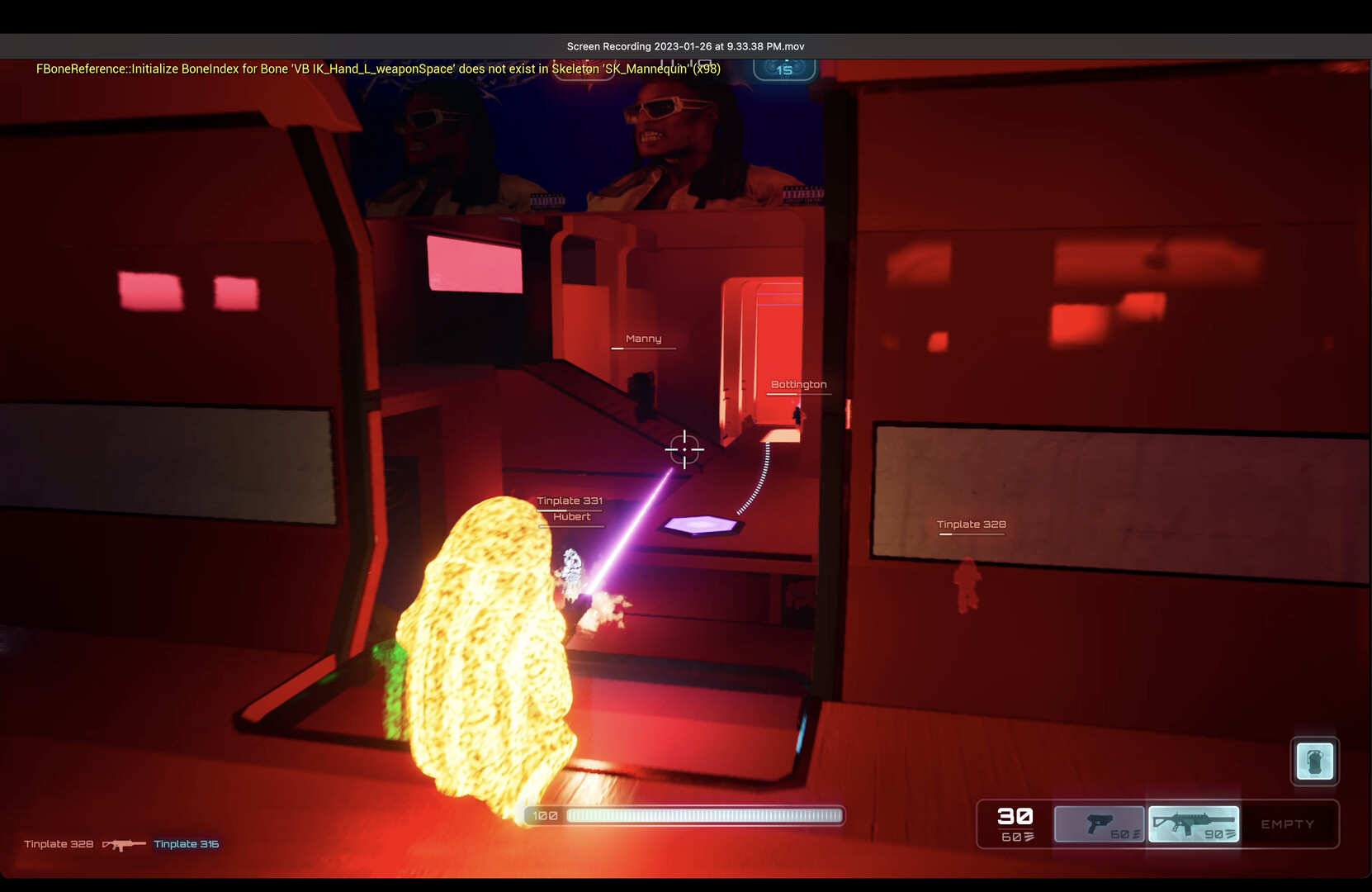Click the Bottington player nameplate

click(798, 383)
